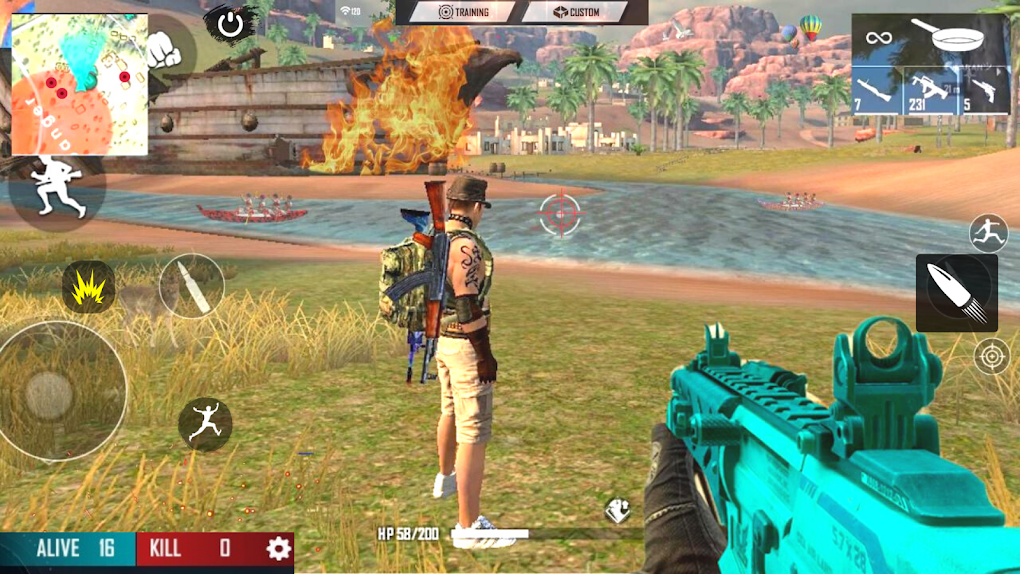Select the pistol slot with 5 ammo

click(984, 90)
